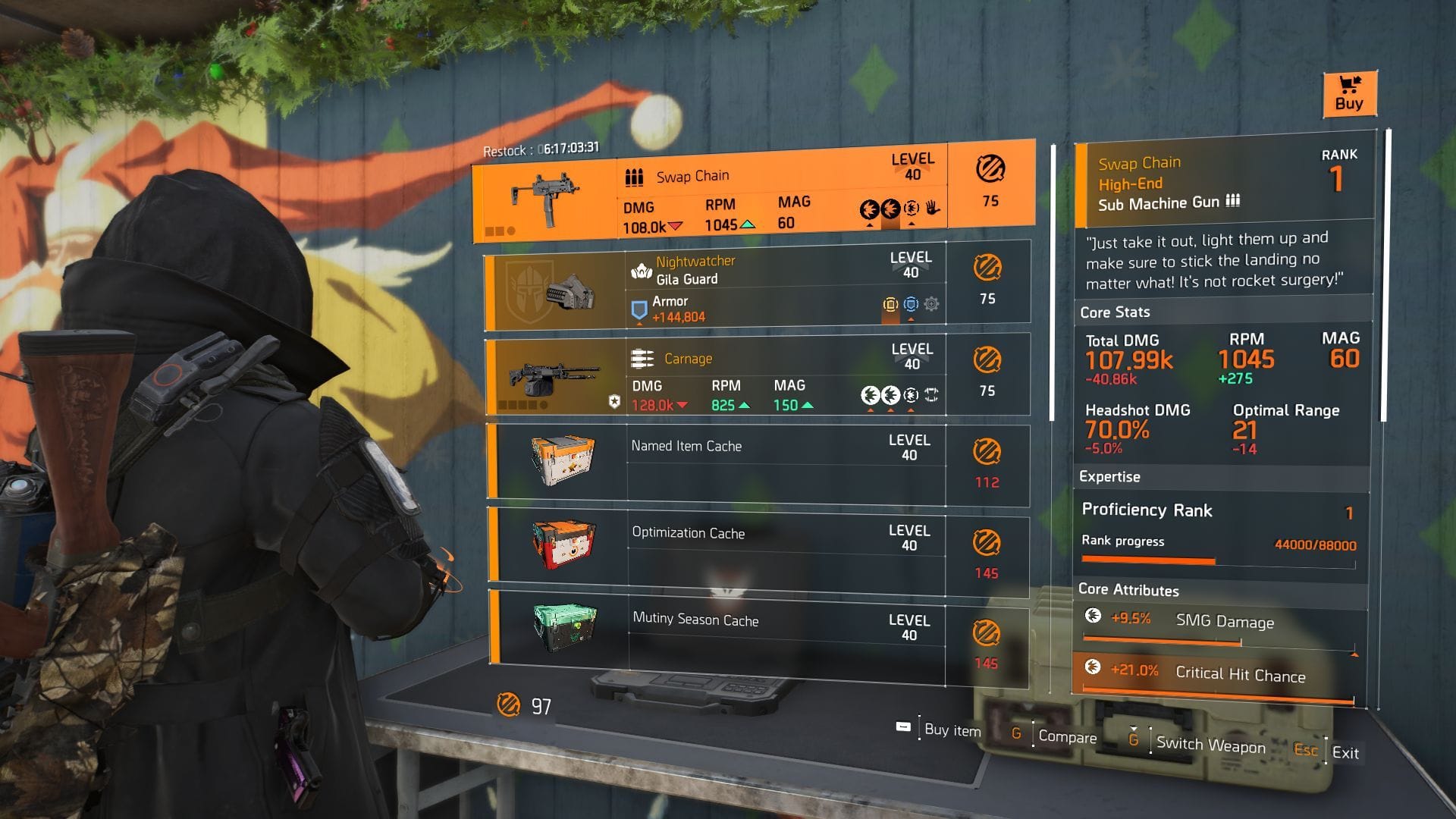This screenshot has width=1456, height=819.
Task: Click Buy item at the bottom bar
Action: point(950,729)
